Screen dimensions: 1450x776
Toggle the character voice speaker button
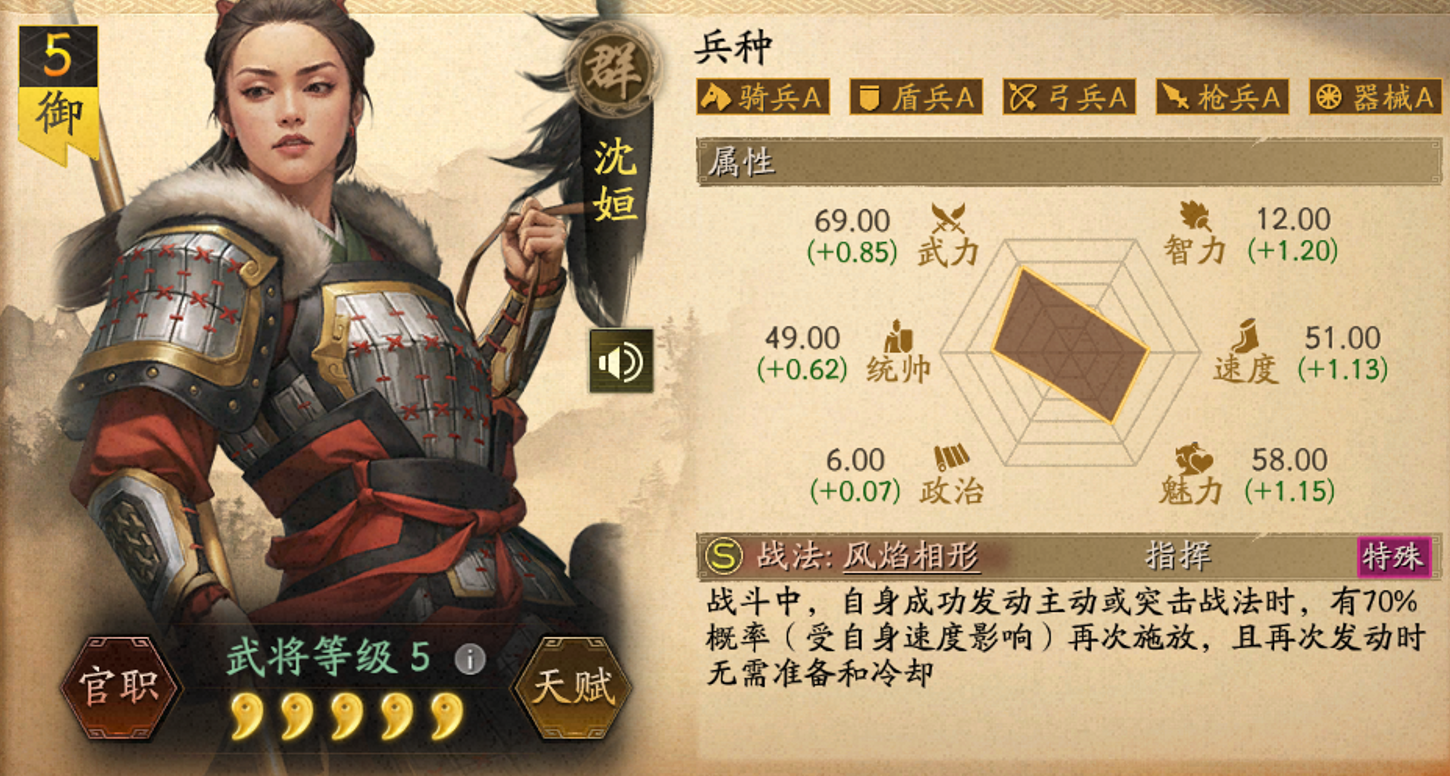620,359
